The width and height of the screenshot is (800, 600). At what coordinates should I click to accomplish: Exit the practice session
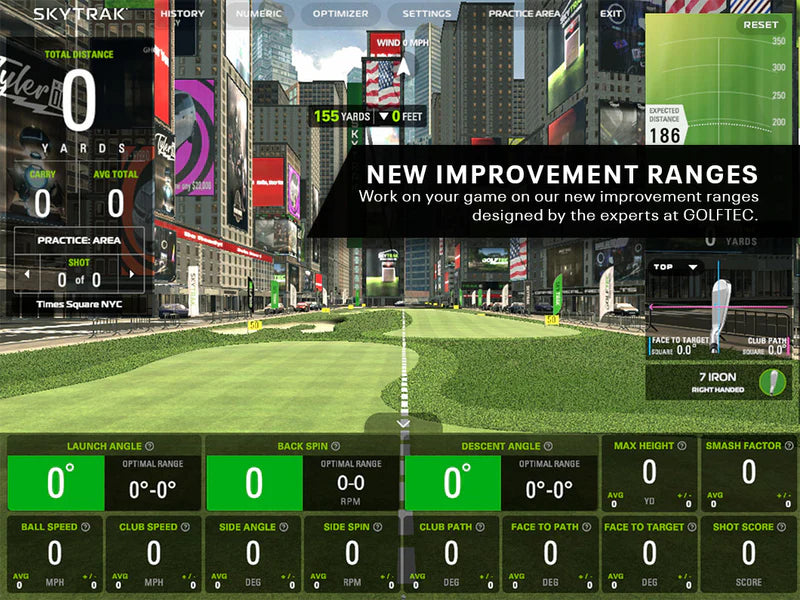pyautogui.click(x=611, y=14)
